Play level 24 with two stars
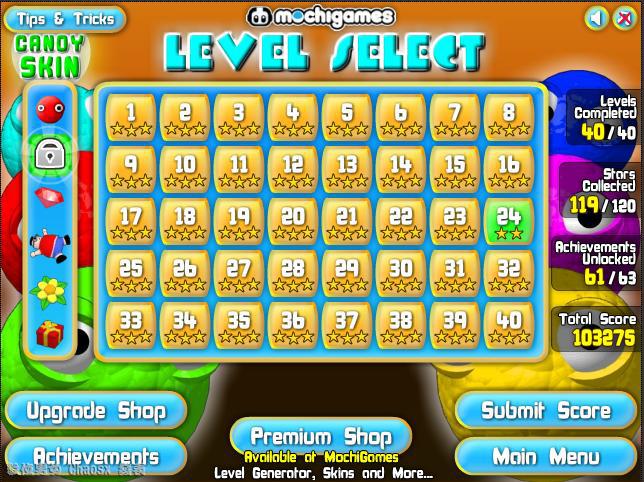Image resolution: width=644 pixels, height=482 pixels. click(509, 221)
